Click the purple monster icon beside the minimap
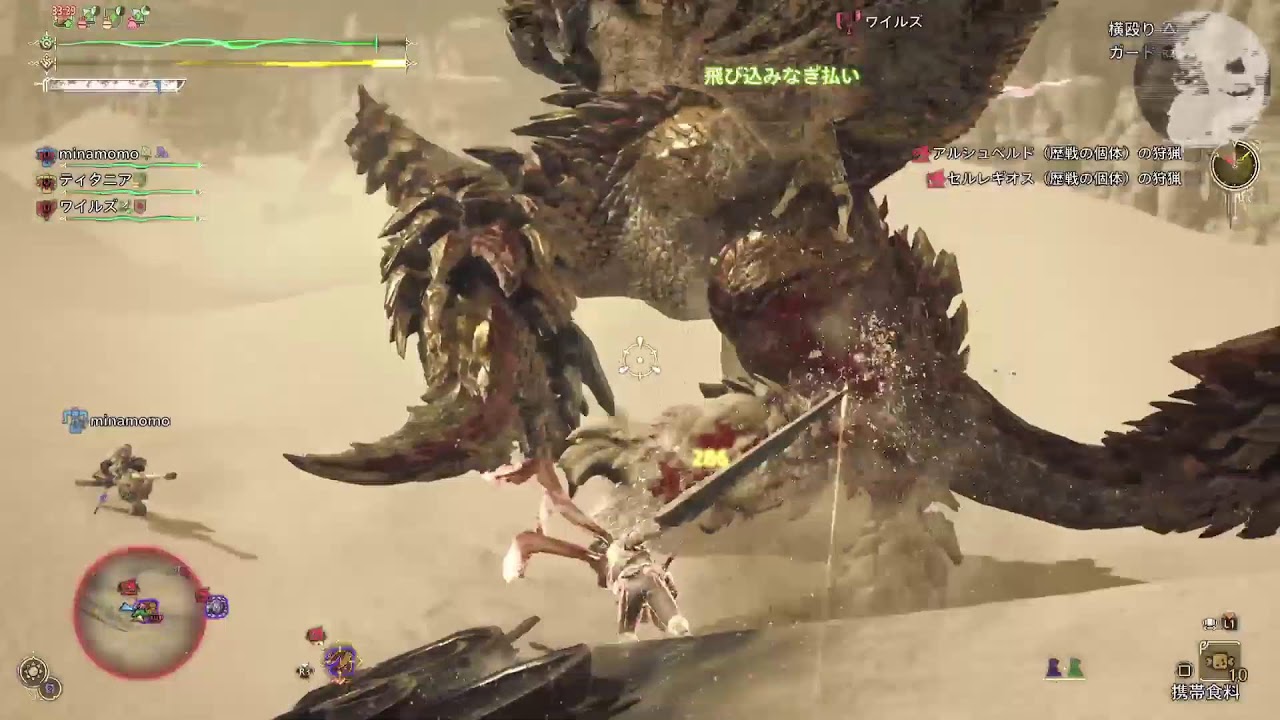Image resolution: width=1280 pixels, height=720 pixels. point(216,606)
